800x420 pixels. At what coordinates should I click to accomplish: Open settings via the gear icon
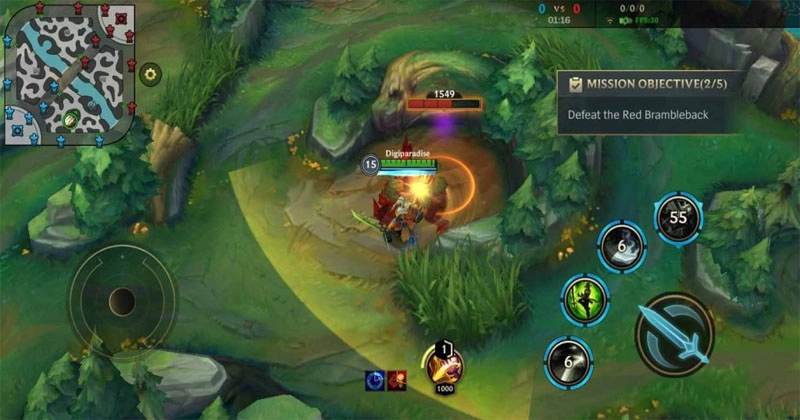point(151,73)
